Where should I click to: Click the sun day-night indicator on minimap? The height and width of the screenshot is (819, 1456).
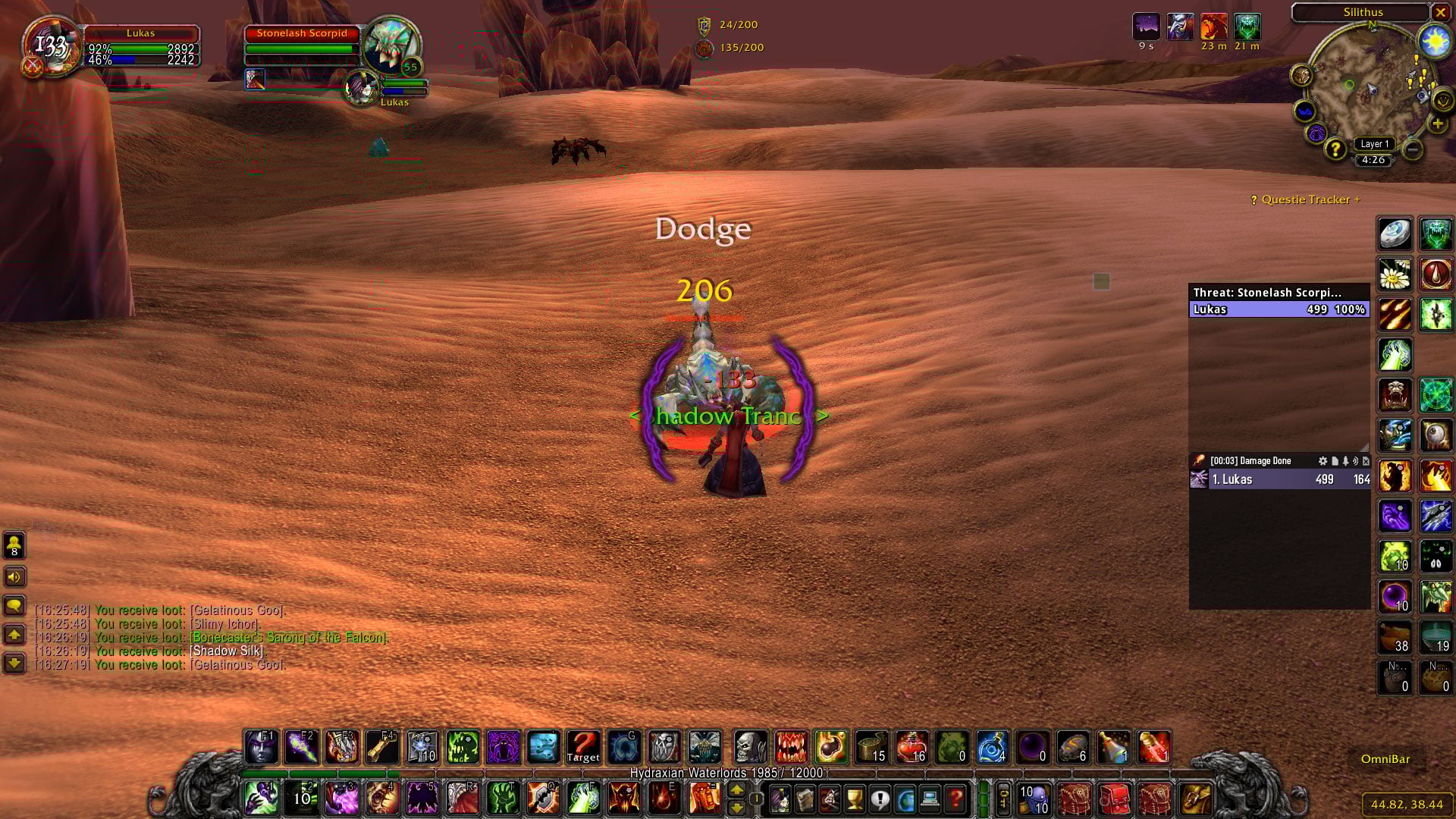click(1435, 42)
